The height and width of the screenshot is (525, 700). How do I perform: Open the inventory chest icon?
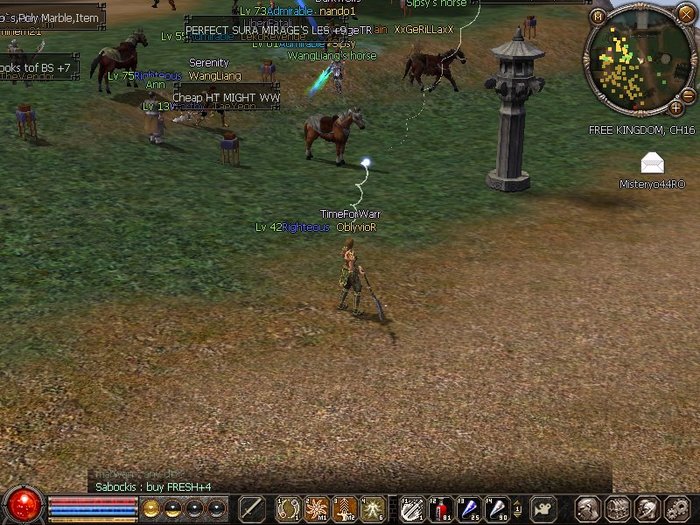pos(617,507)
